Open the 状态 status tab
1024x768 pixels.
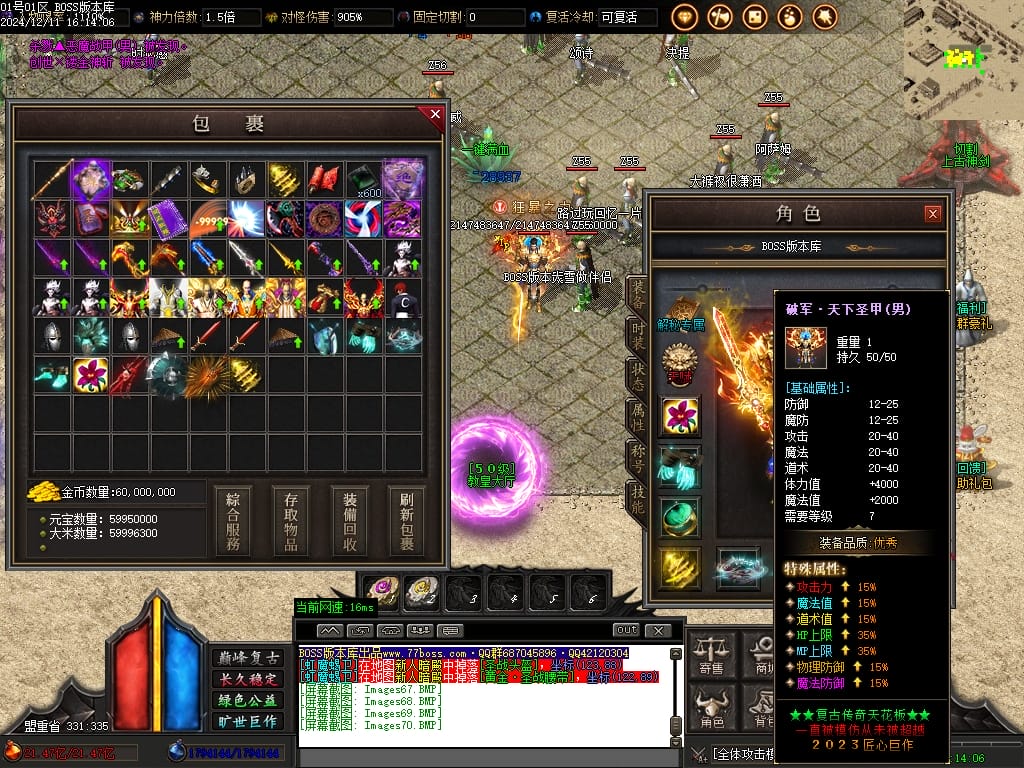click(637, 376)
